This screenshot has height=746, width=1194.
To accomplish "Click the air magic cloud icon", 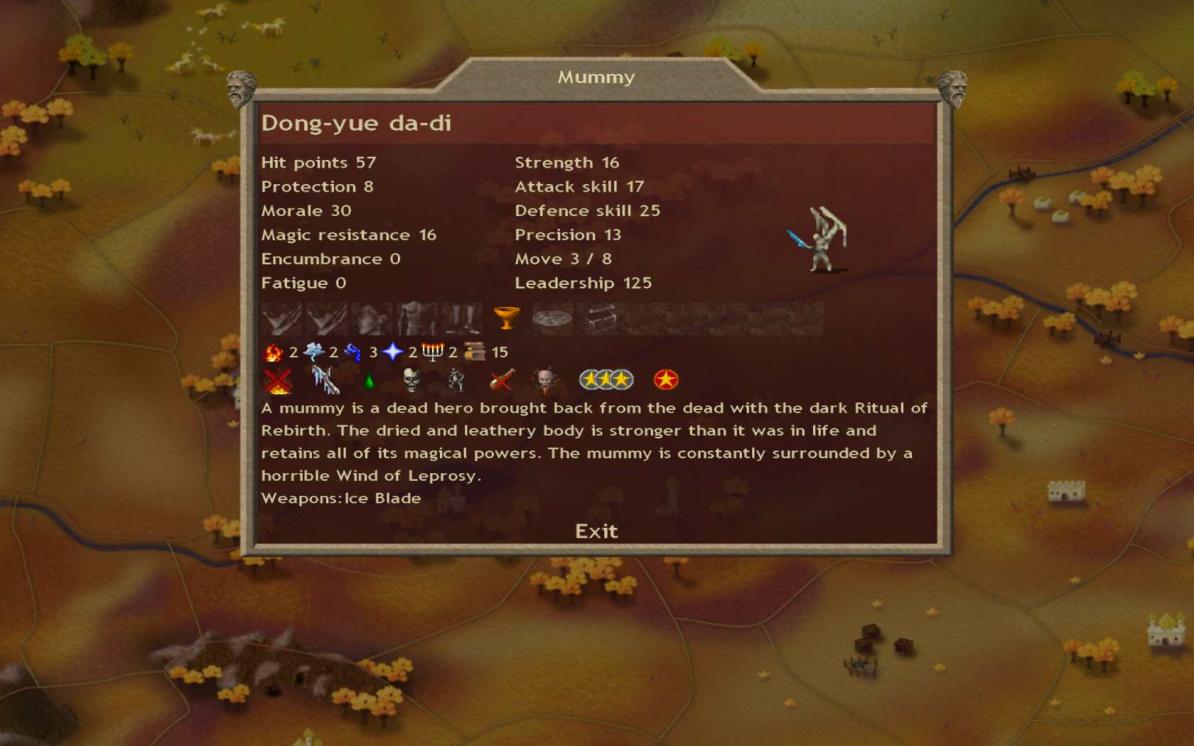I will (x=314, y=352).
